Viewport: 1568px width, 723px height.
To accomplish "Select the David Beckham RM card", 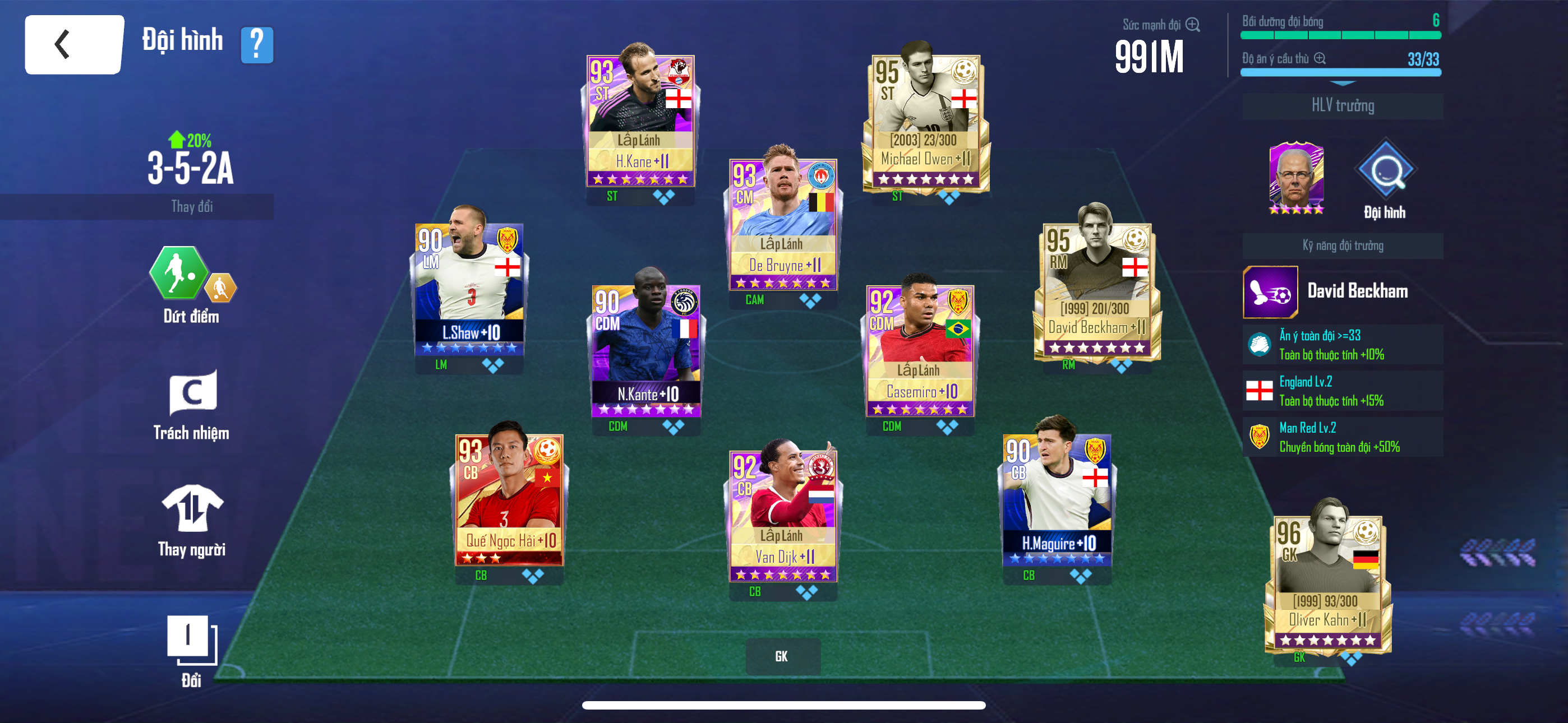I will (x=1096, y=290).
